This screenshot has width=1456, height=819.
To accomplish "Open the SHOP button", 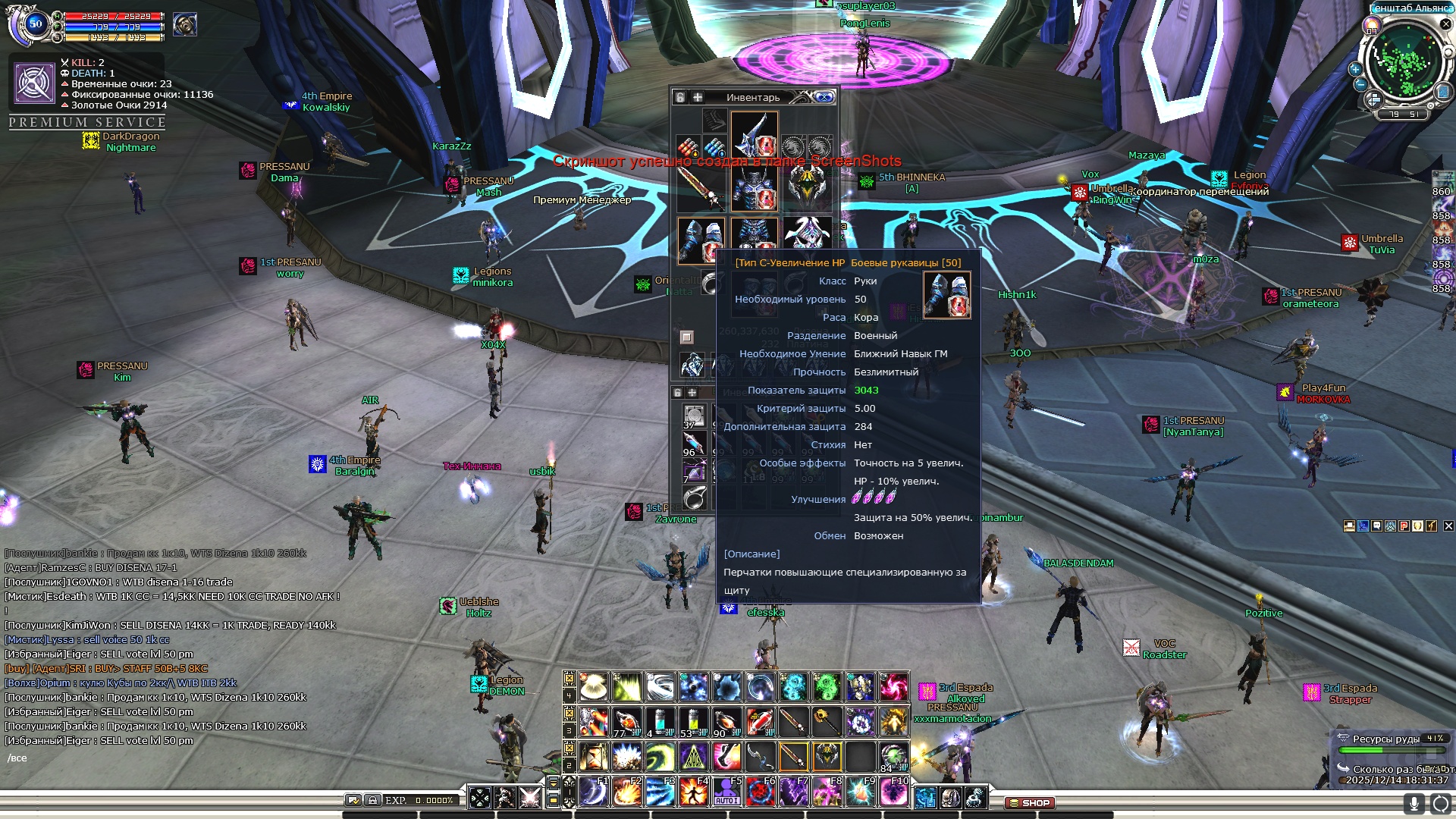I will click(x=1030, y=802).
